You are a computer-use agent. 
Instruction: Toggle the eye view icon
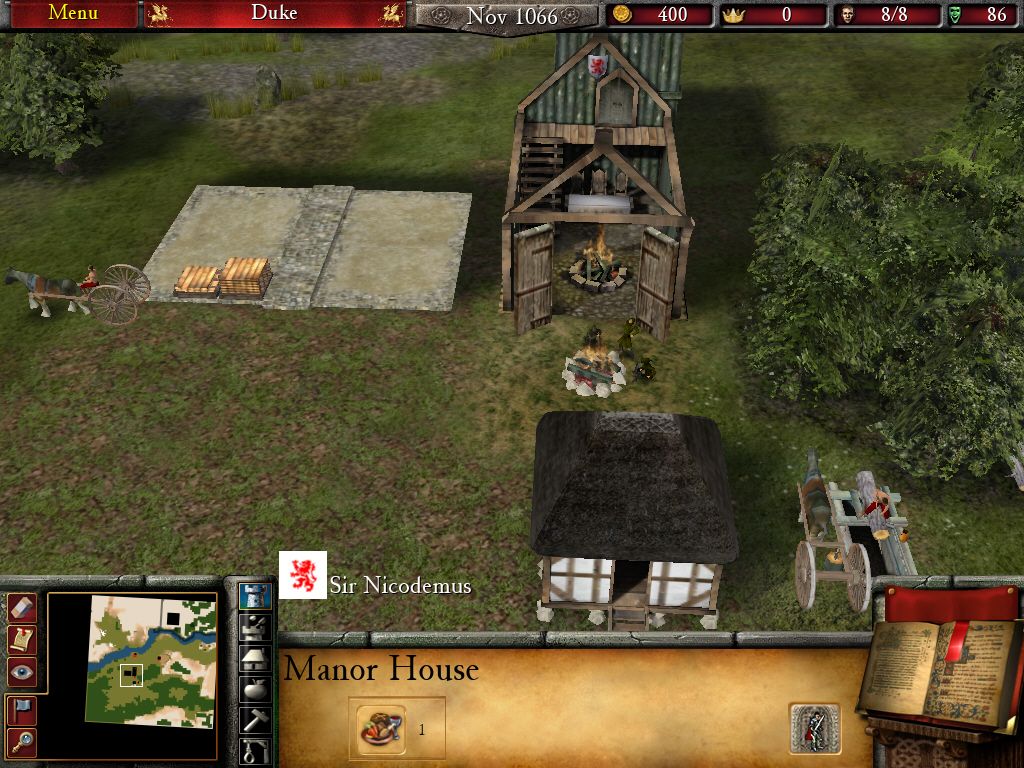[x=22, y=673]
